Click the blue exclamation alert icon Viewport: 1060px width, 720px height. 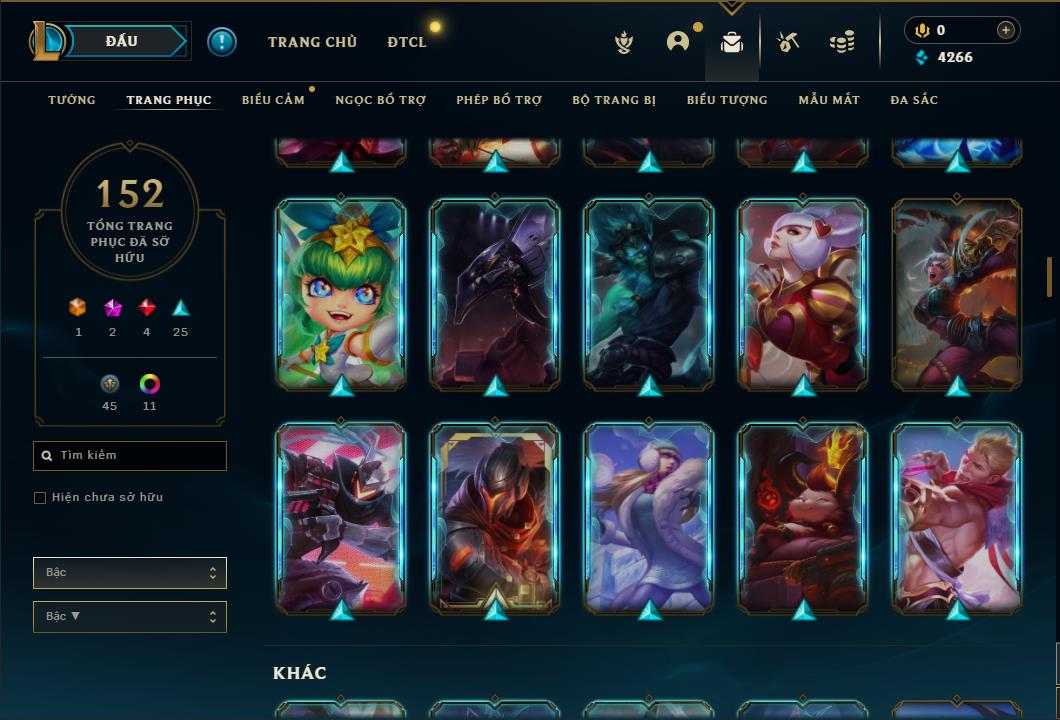222,42
